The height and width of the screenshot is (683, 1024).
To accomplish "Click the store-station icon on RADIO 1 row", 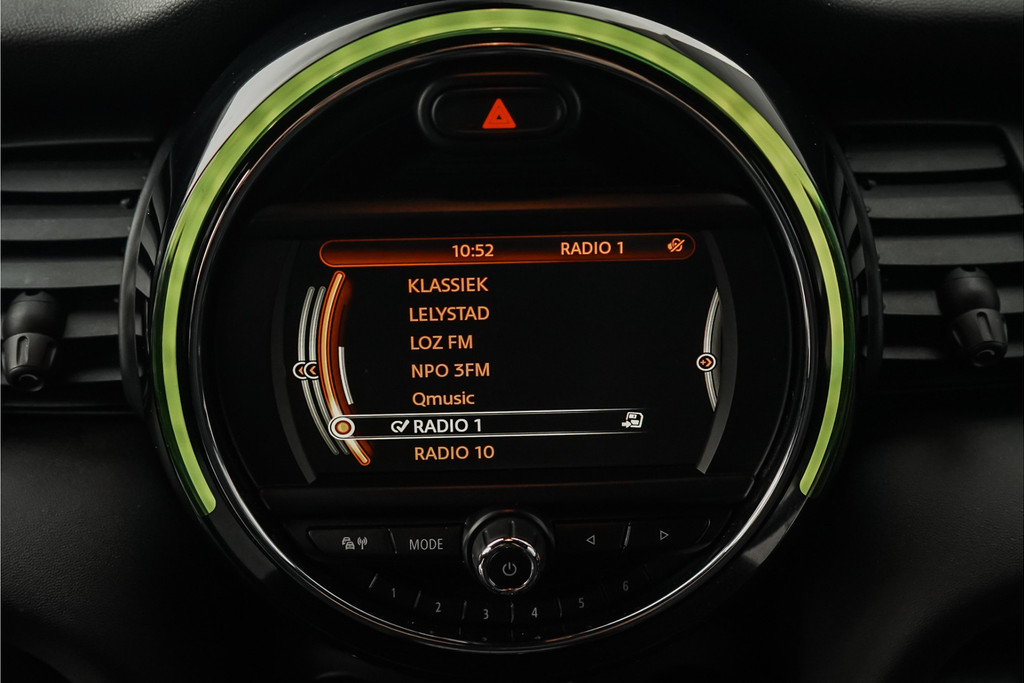I will click(631, 420).
